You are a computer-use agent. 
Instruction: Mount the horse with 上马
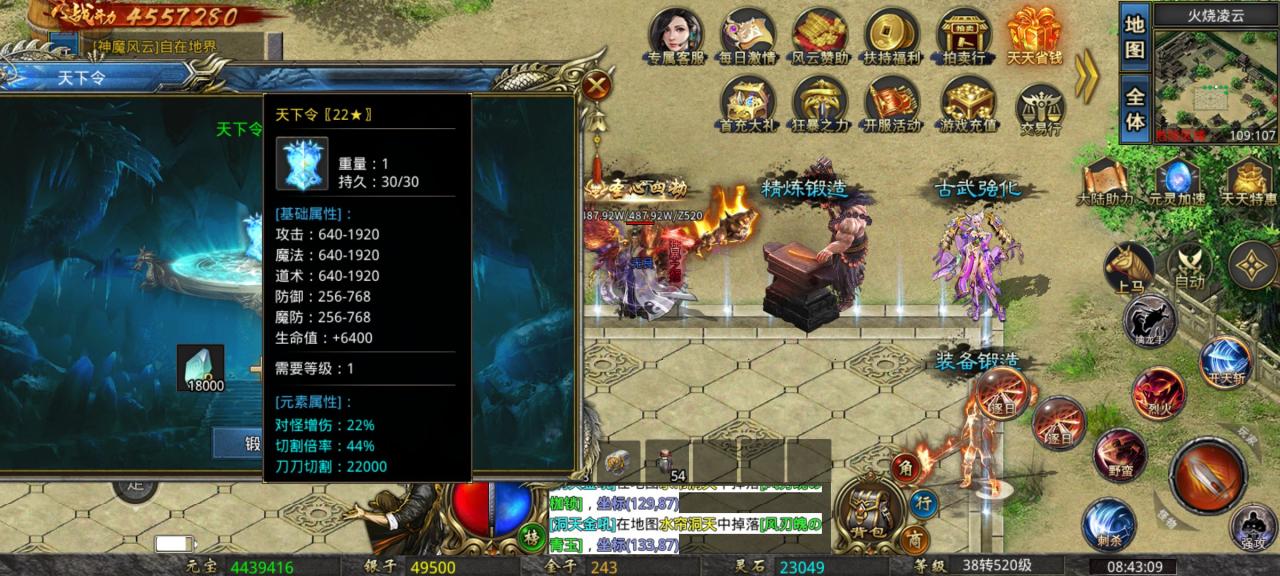point(1129,268)
